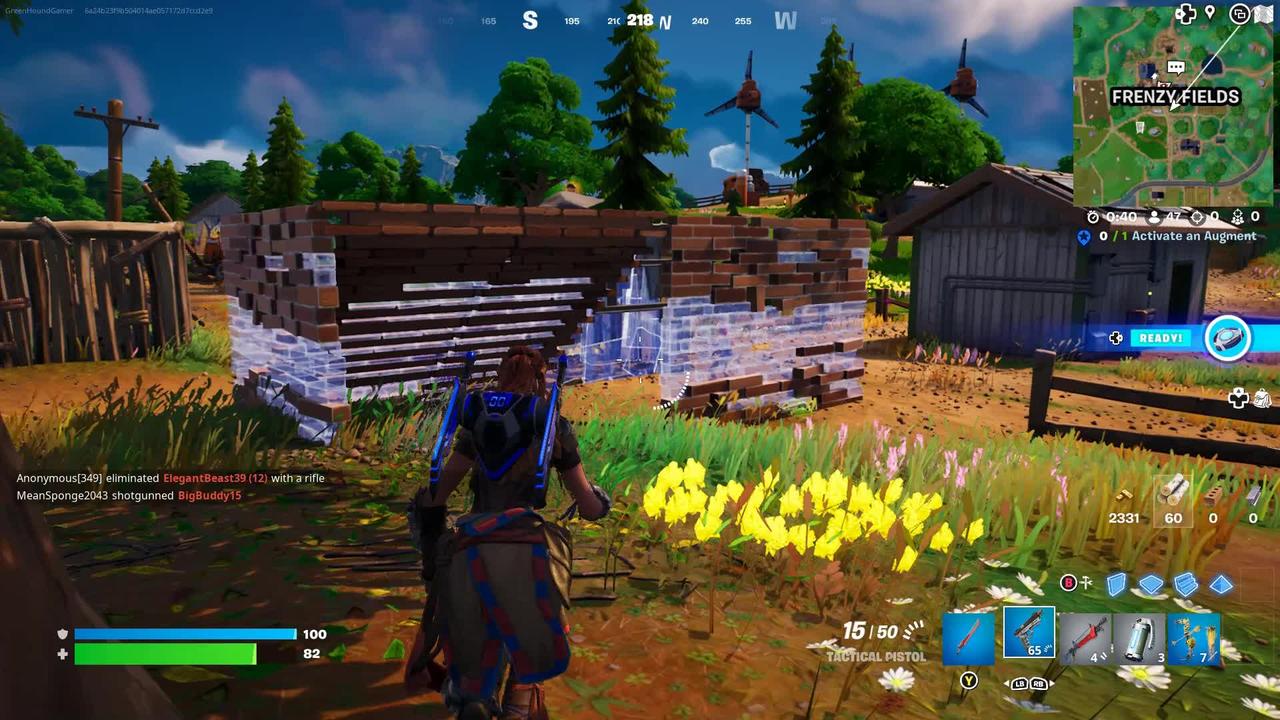
Task: Select the brick materials count
Action: pos(1213,518)
